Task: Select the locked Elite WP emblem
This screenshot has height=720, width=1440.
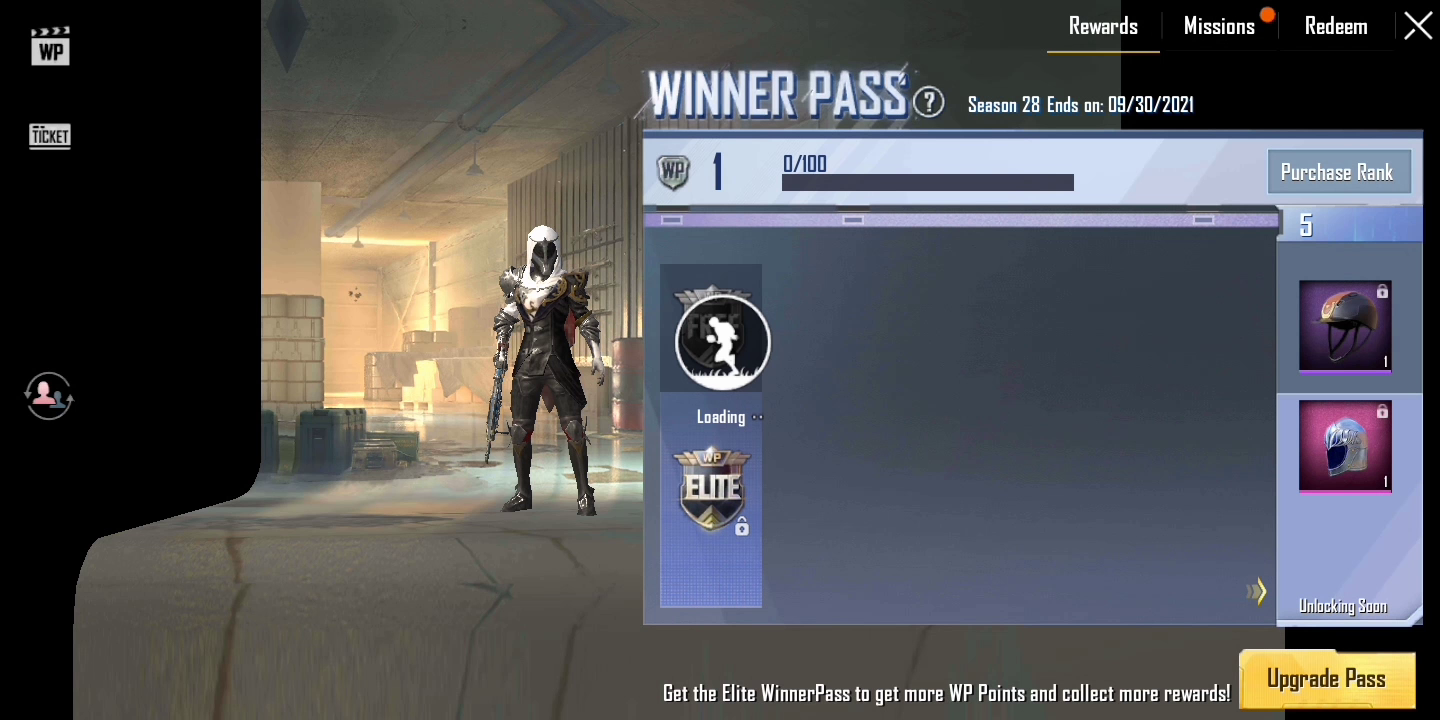Action: [x=710, y=490]
